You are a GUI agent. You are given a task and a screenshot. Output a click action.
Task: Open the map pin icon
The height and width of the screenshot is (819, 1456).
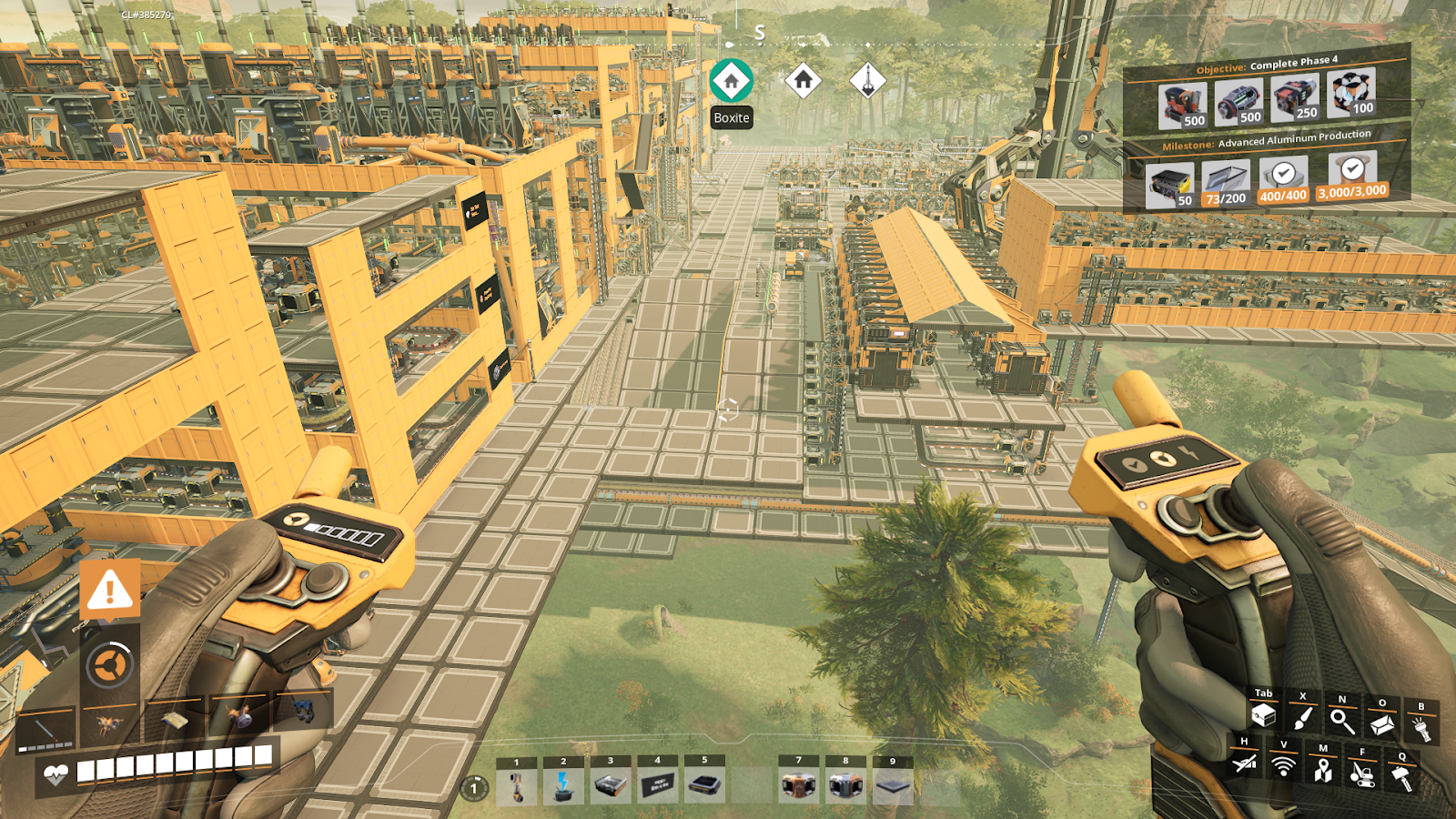[x=1322, y=770]
